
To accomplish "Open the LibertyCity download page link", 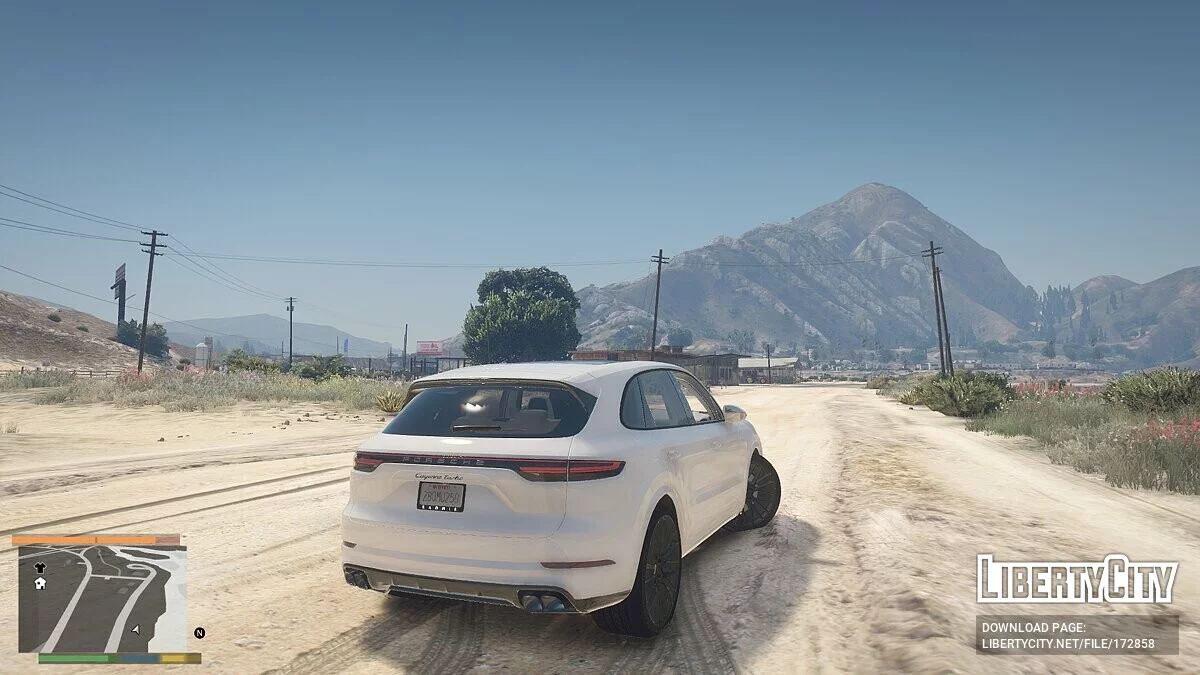I will [1077, 634].
